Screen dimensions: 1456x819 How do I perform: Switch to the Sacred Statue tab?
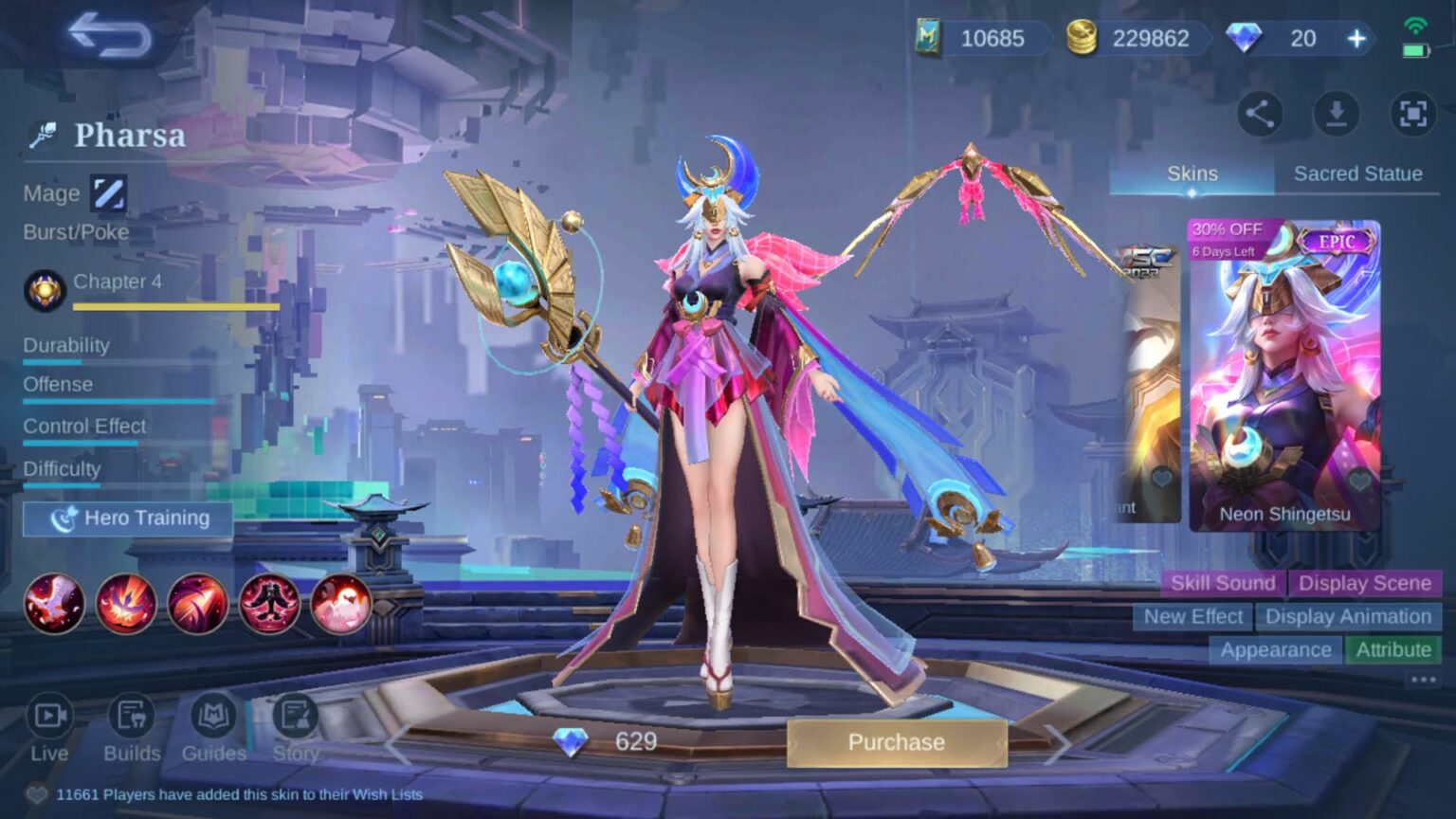click(x=1357, y=173)
